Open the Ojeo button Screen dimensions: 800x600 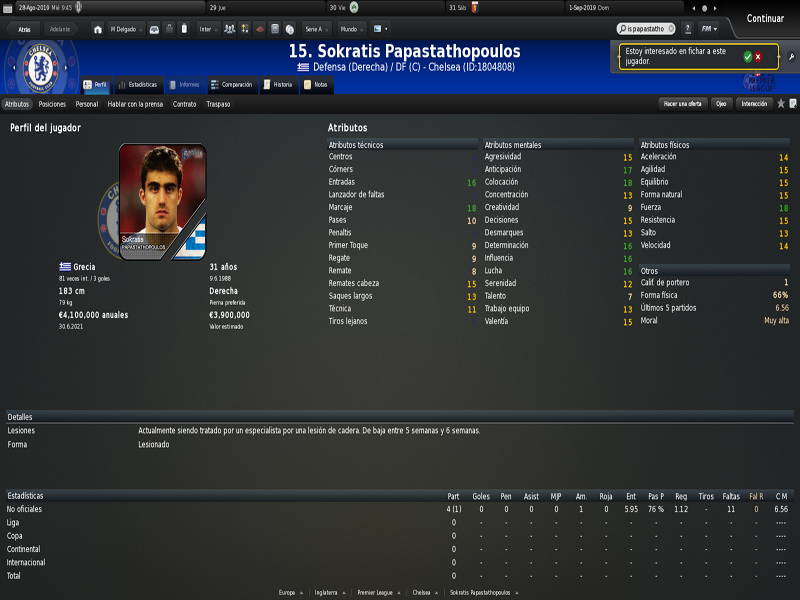pos(720,104)
